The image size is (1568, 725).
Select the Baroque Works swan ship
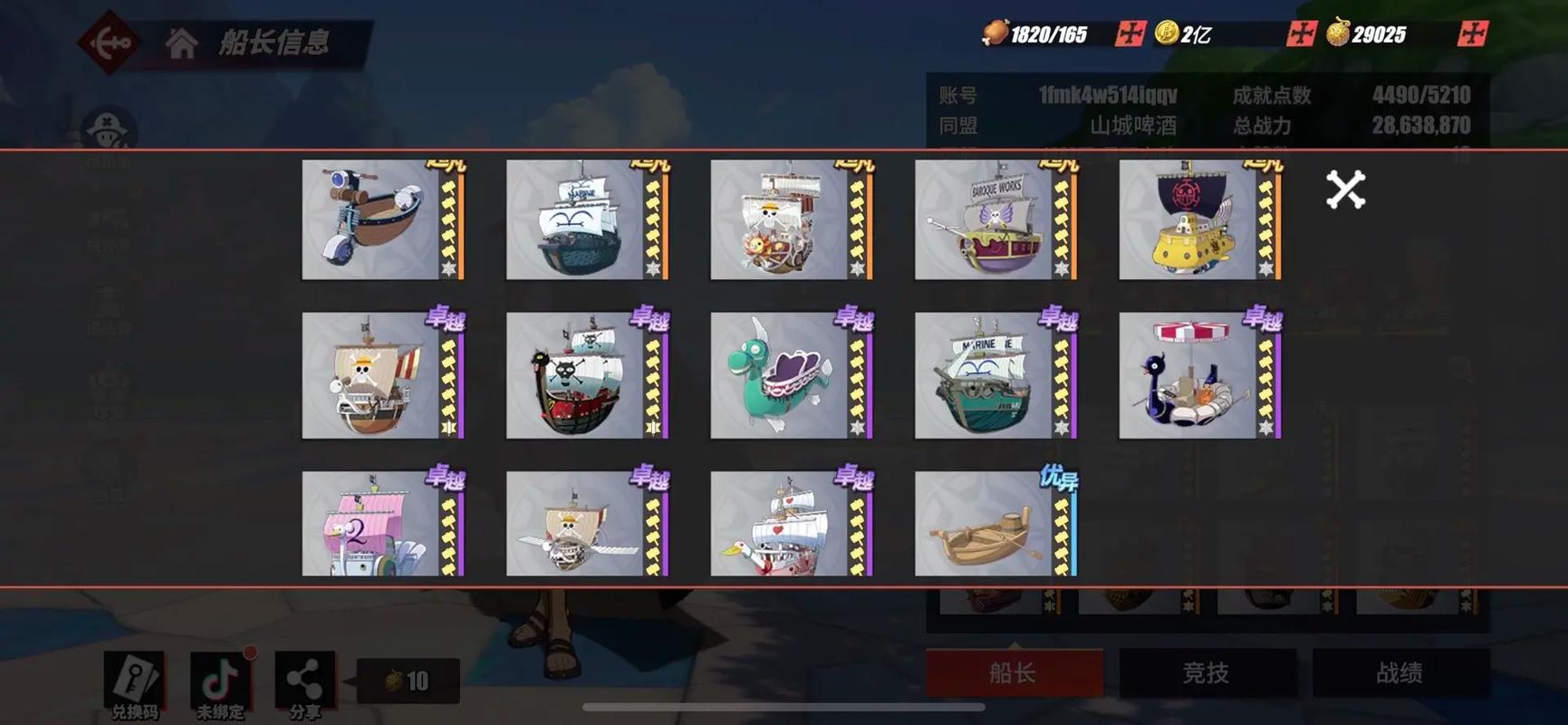(983, 220)
